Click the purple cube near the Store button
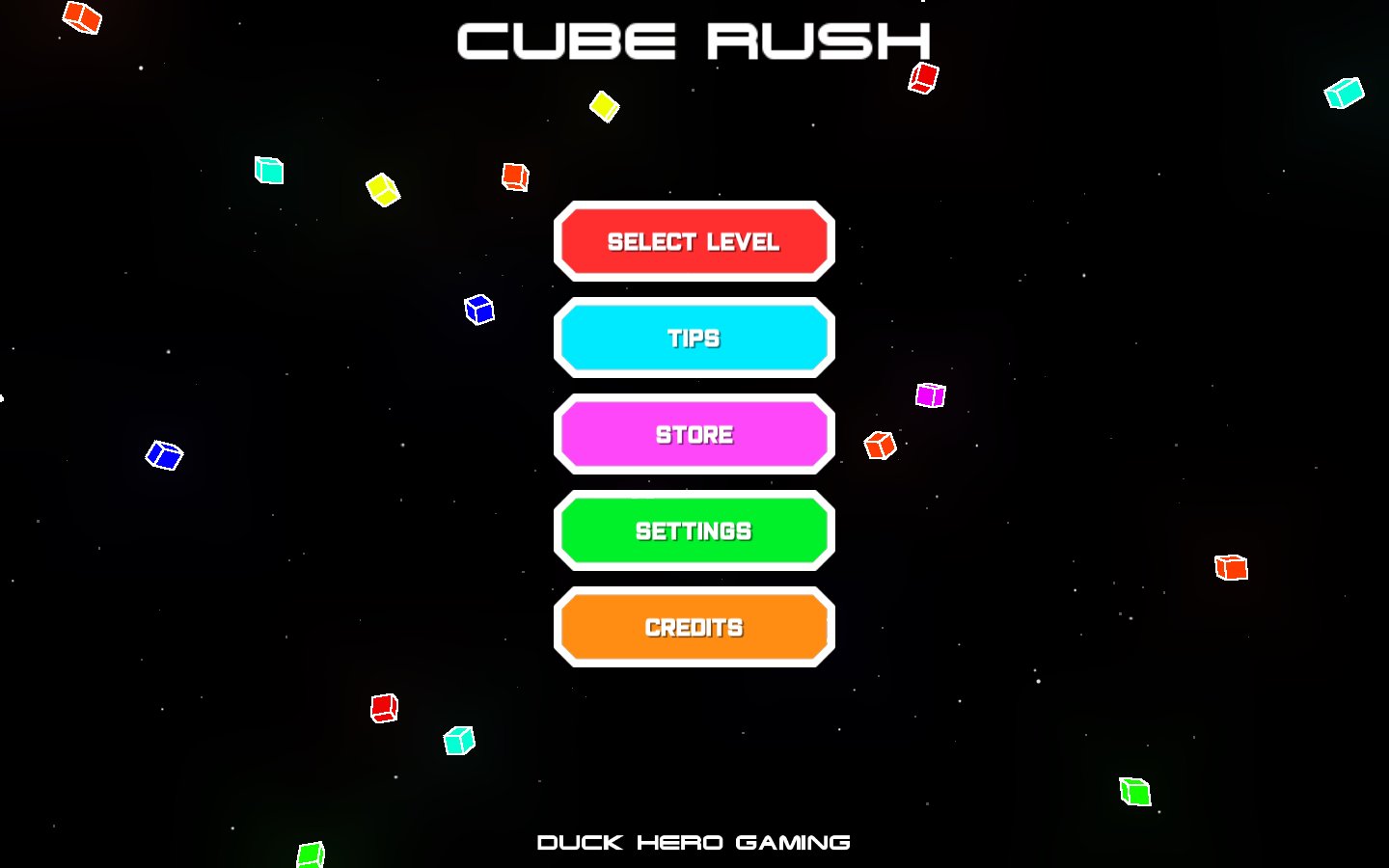 point(929,394)
